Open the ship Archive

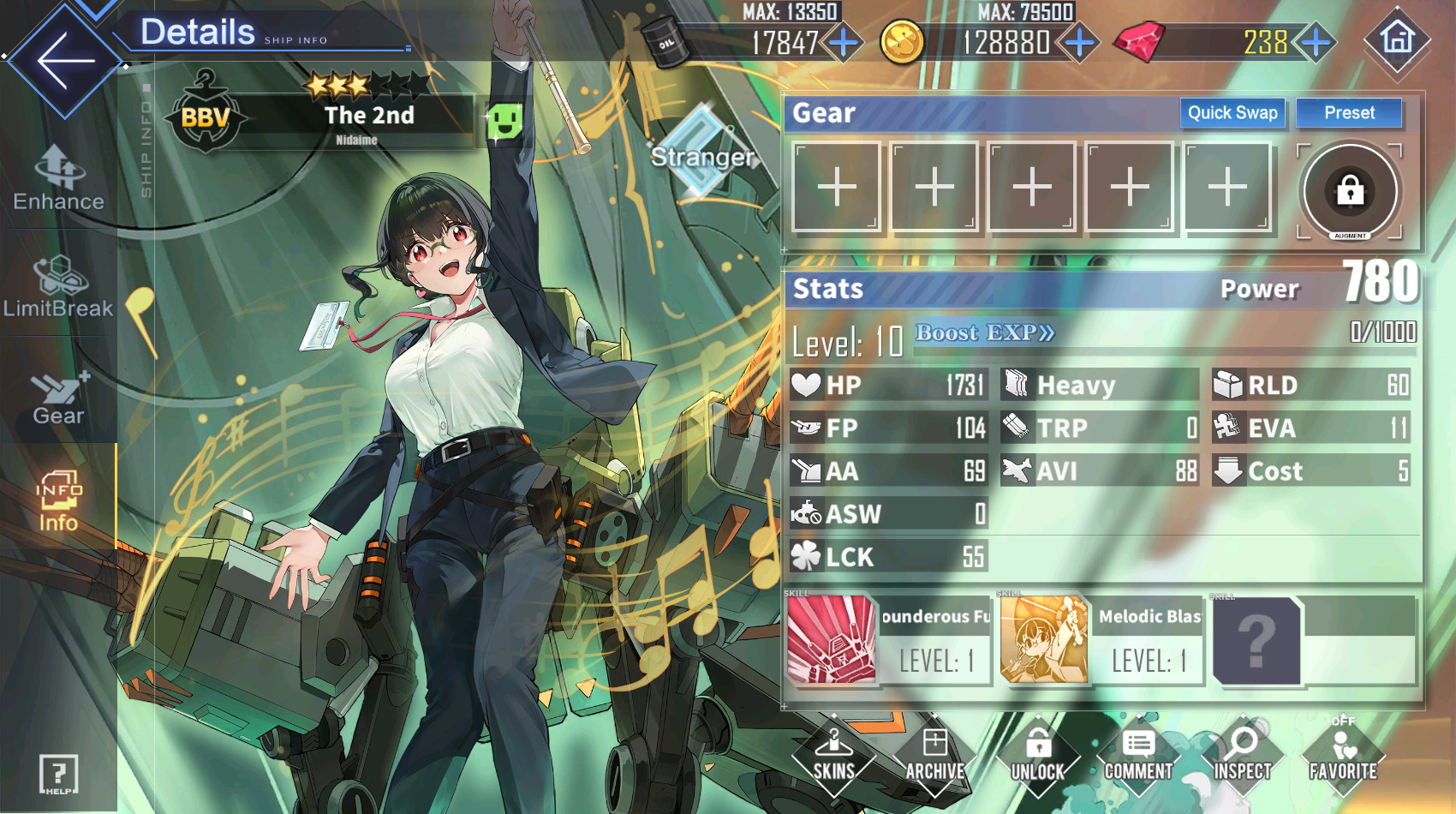(935, 756)
